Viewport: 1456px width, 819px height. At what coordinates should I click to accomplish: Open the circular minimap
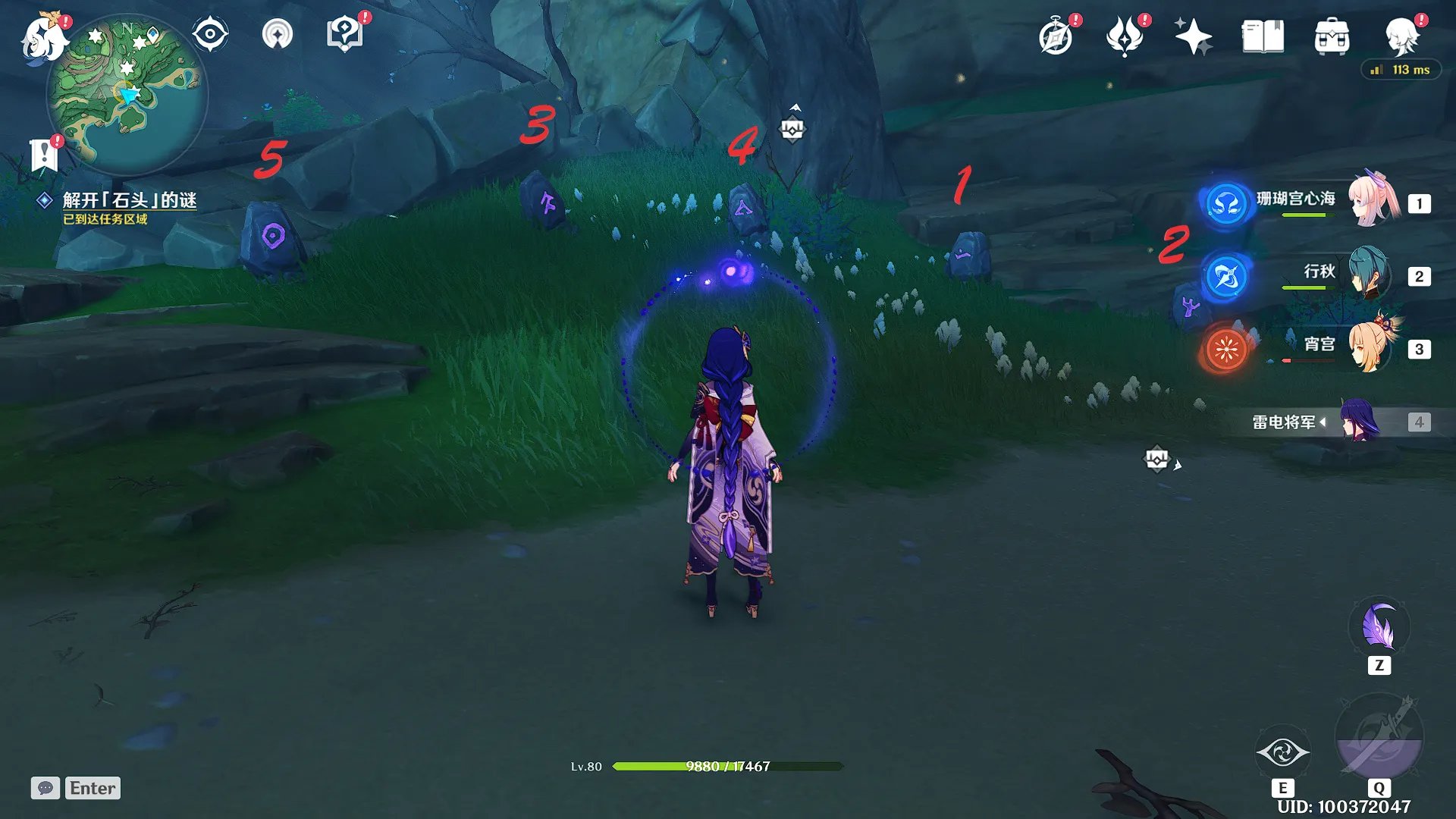coord(127,95)
